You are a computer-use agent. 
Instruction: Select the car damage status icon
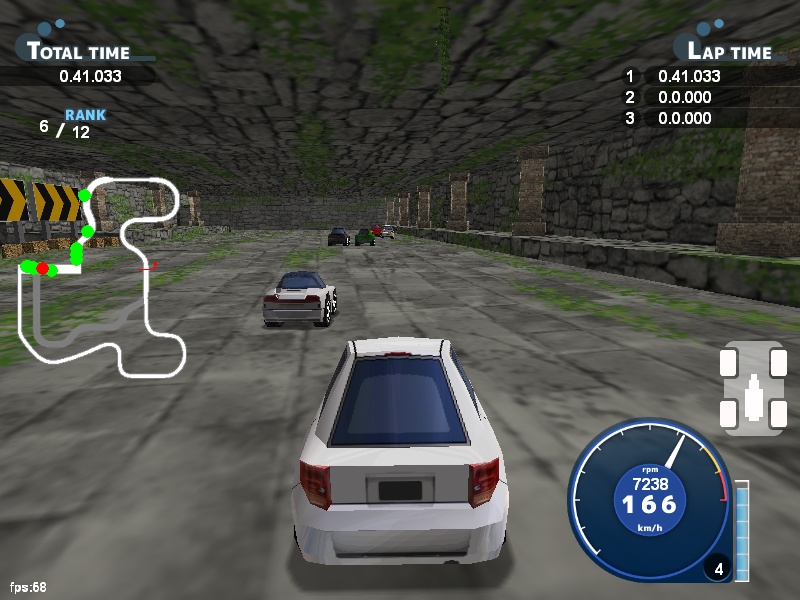[x=750, y=389]
